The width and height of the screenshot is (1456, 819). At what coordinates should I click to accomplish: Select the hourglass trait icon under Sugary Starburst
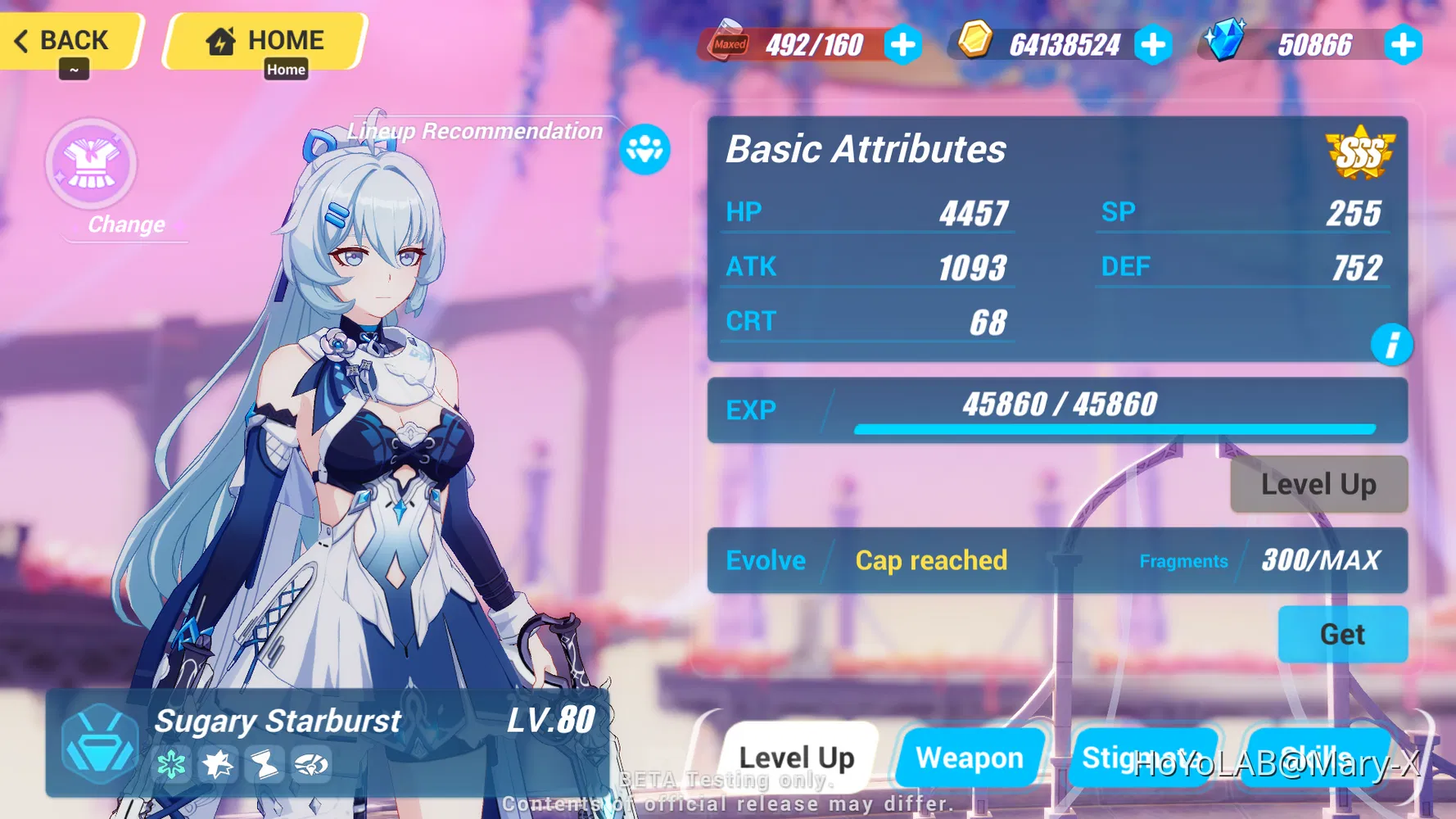click(265, 766)
